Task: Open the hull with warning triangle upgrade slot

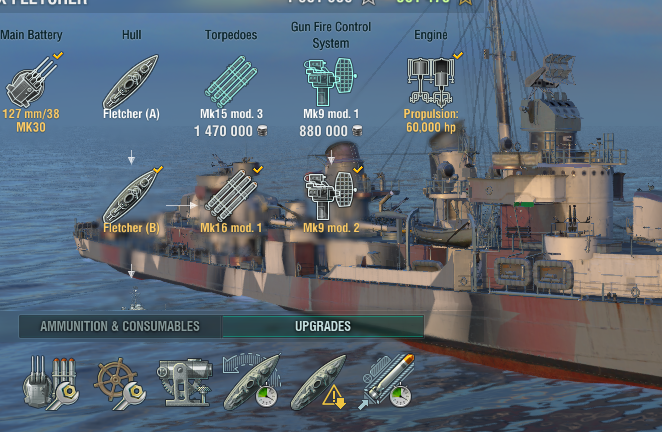Action: (318, 381)
